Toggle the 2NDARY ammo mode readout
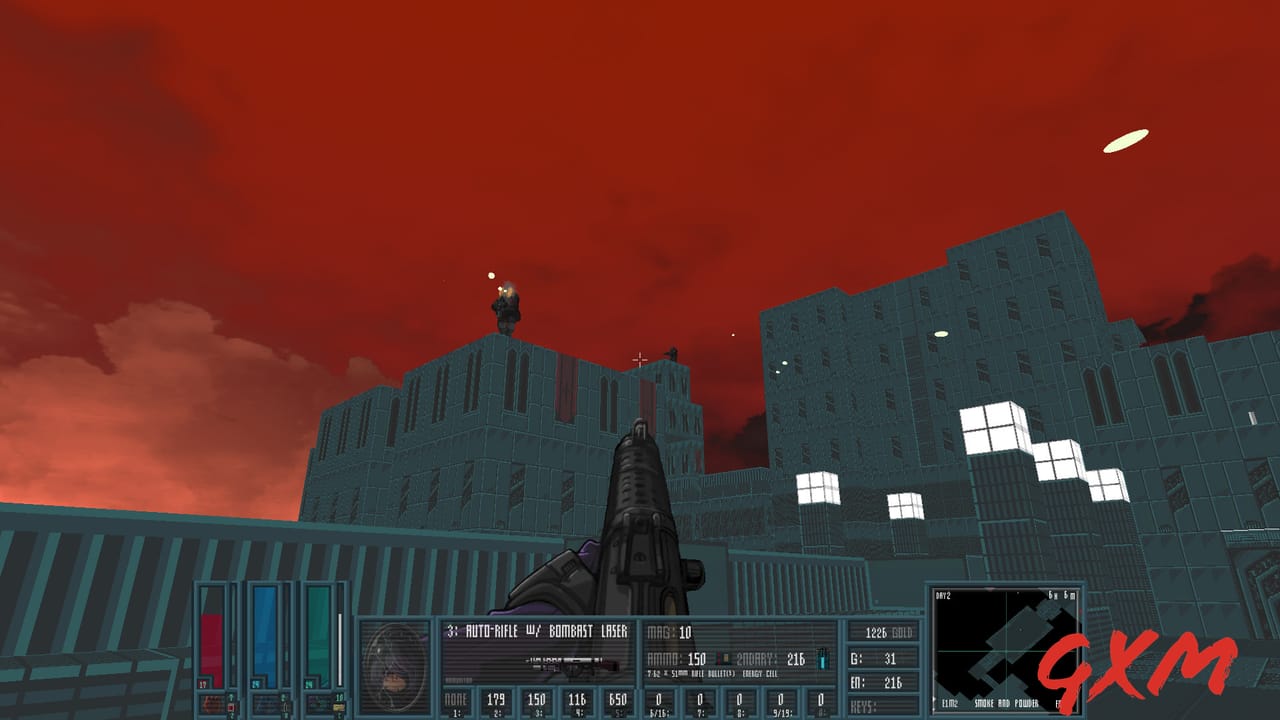Viewport: 1280px width, 720px height. pyautogui.click(x=756, y=658)
